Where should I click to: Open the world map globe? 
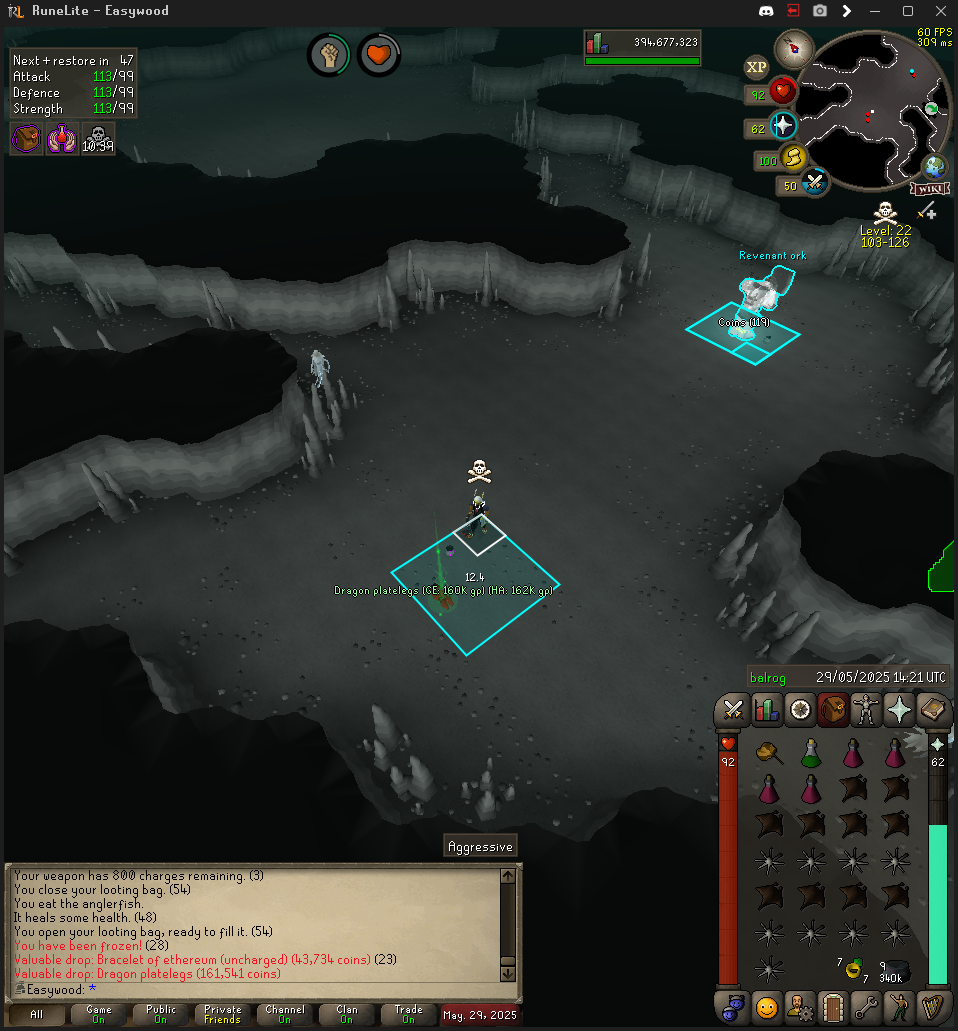(x=935, y=166)
